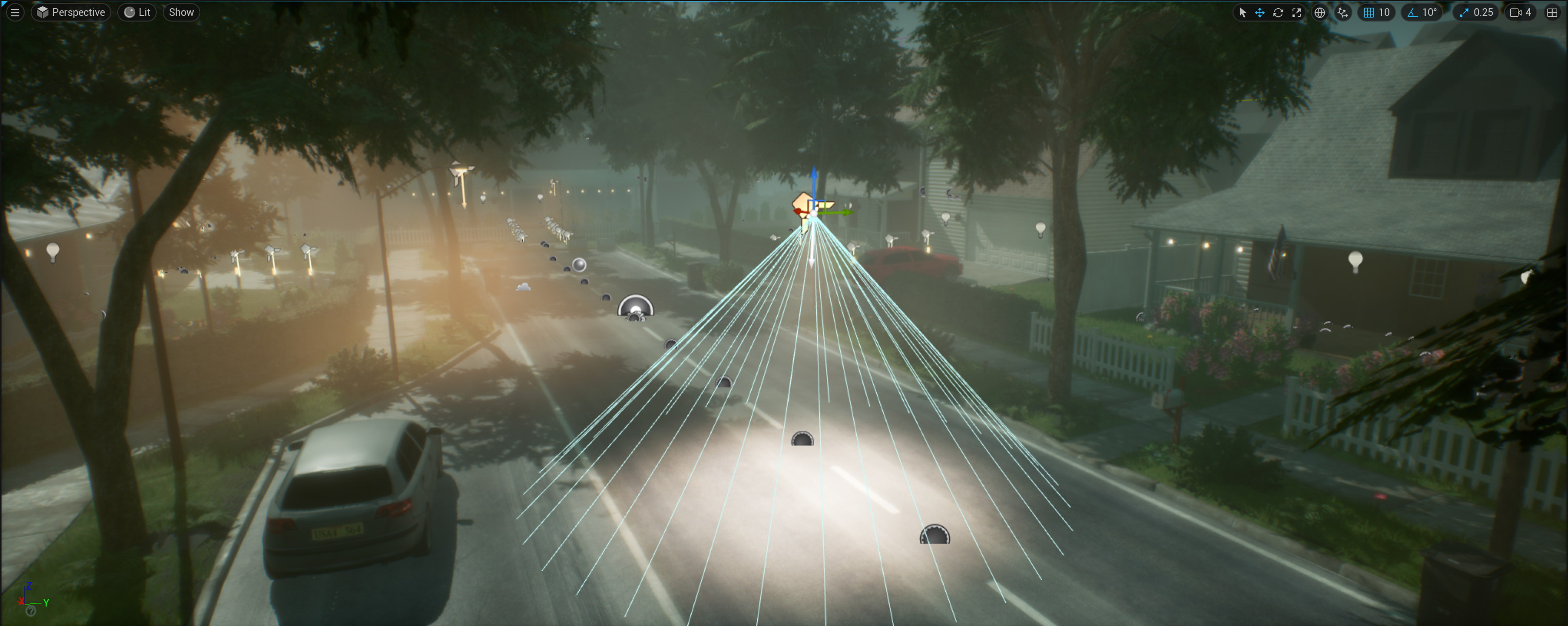Activate the Move transform tool
This screenshot has width=1568, height=626.
click(x=1259, y=12)
